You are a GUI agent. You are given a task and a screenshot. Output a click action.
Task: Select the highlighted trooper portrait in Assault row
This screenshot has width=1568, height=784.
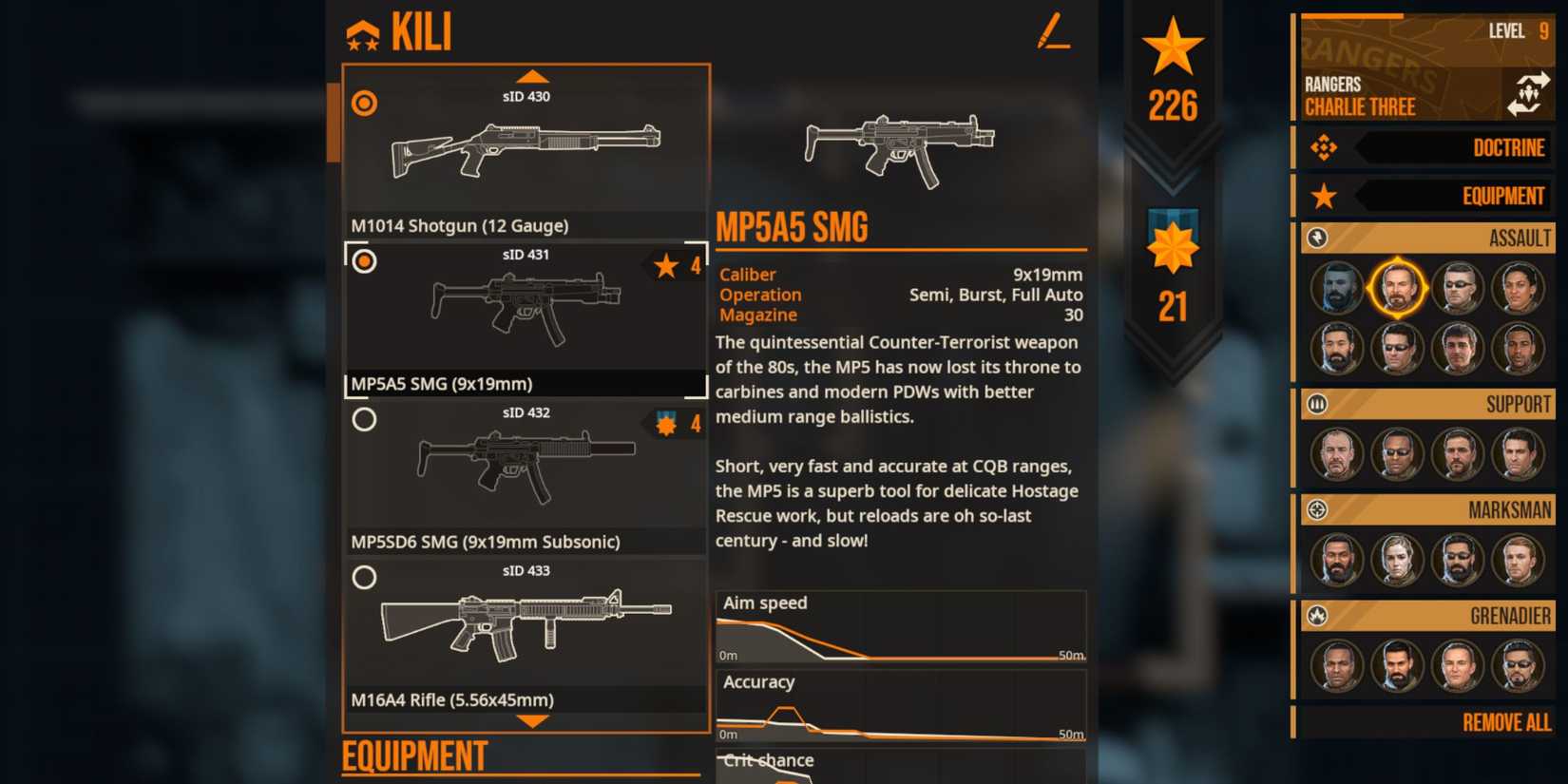pos(1397,288)
